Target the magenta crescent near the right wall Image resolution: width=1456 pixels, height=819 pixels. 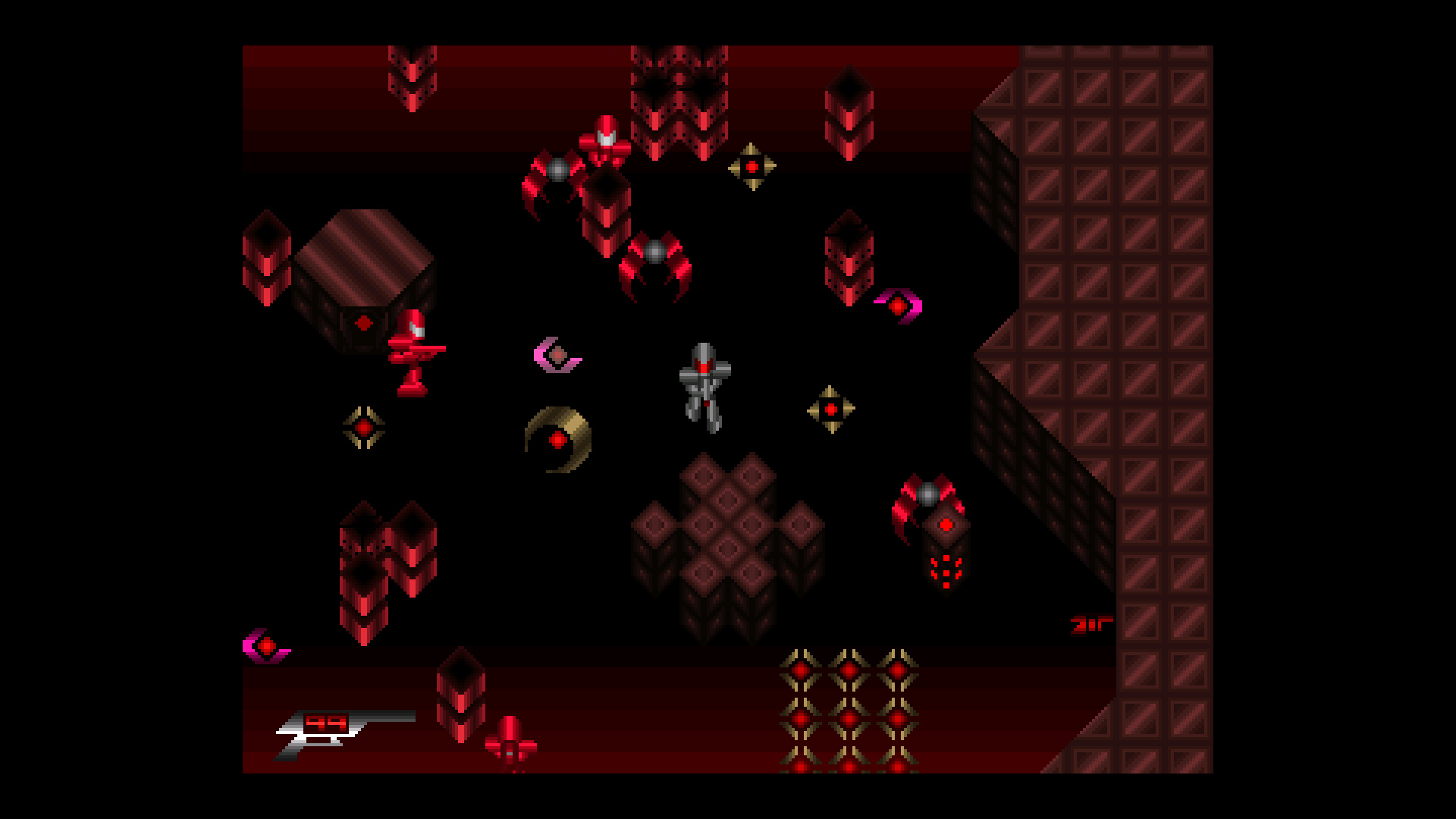click(899, 306)
